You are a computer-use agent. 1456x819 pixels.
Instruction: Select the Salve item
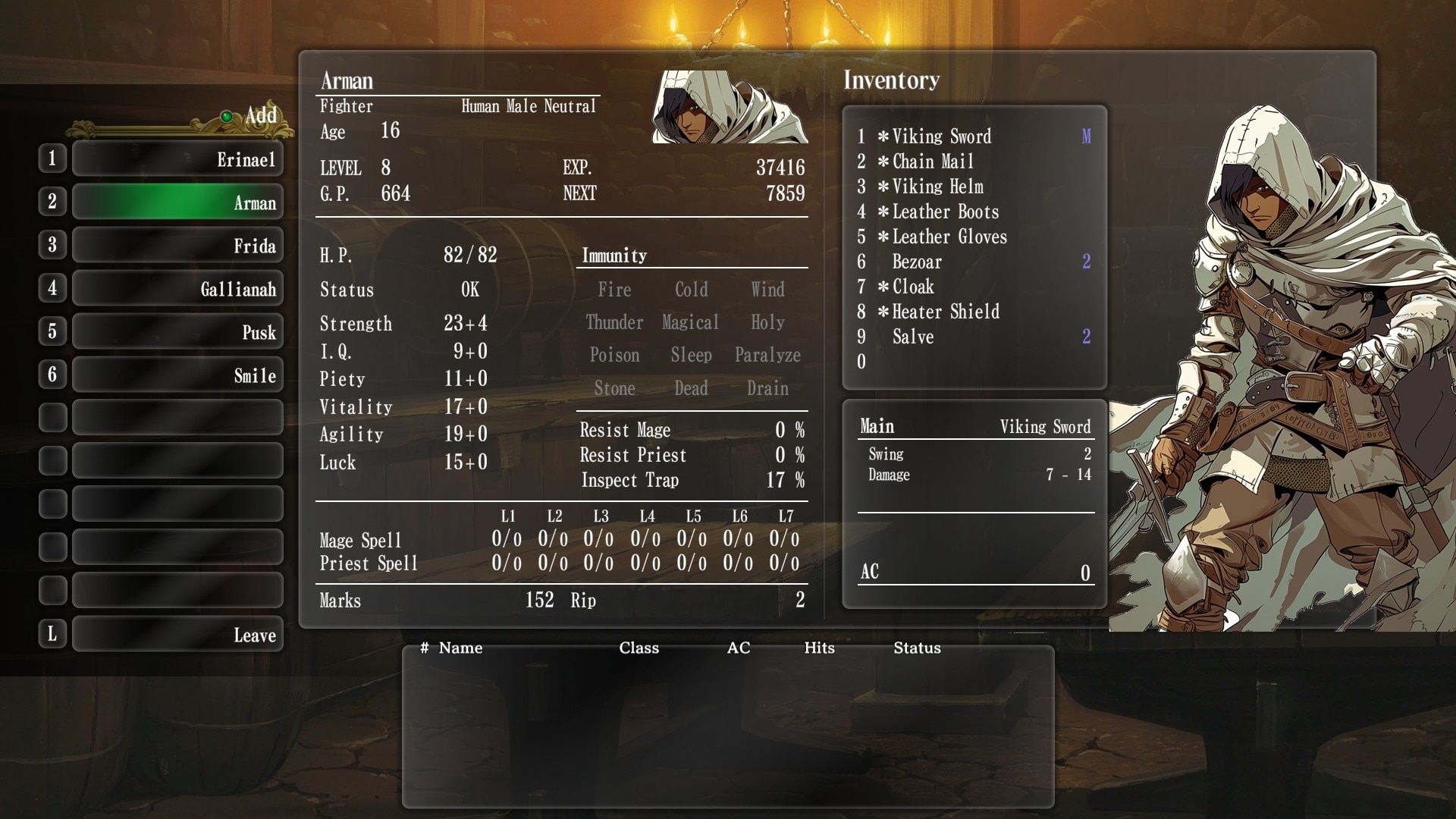[913, 337]
